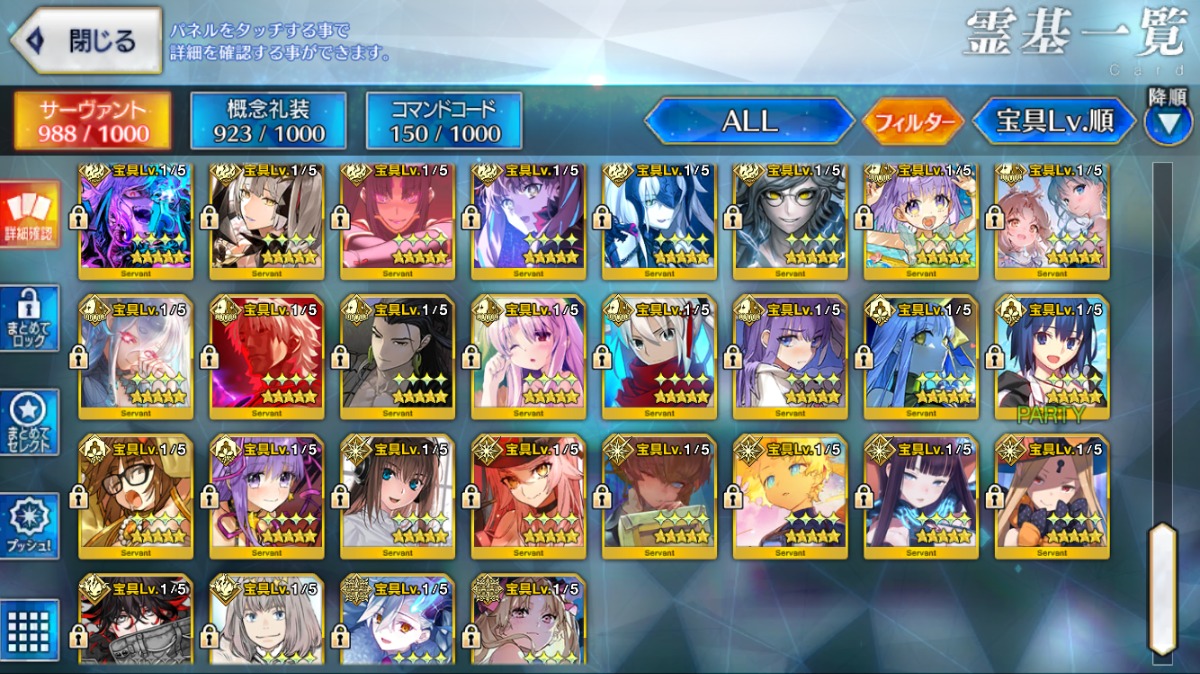Click the vertical scrollbar handle
This screenshot has width=1200, height=674.
(x=1162, y=588)
